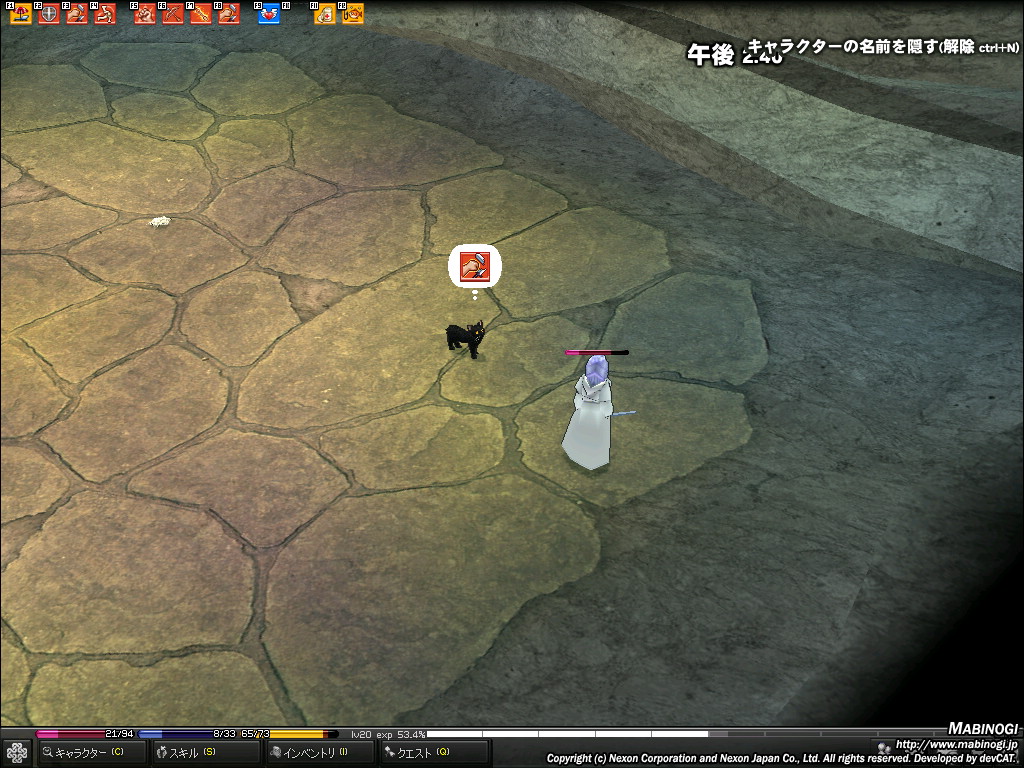Click the Celtic knot main menu button
1024x768 pixels.
coord(16,752)
